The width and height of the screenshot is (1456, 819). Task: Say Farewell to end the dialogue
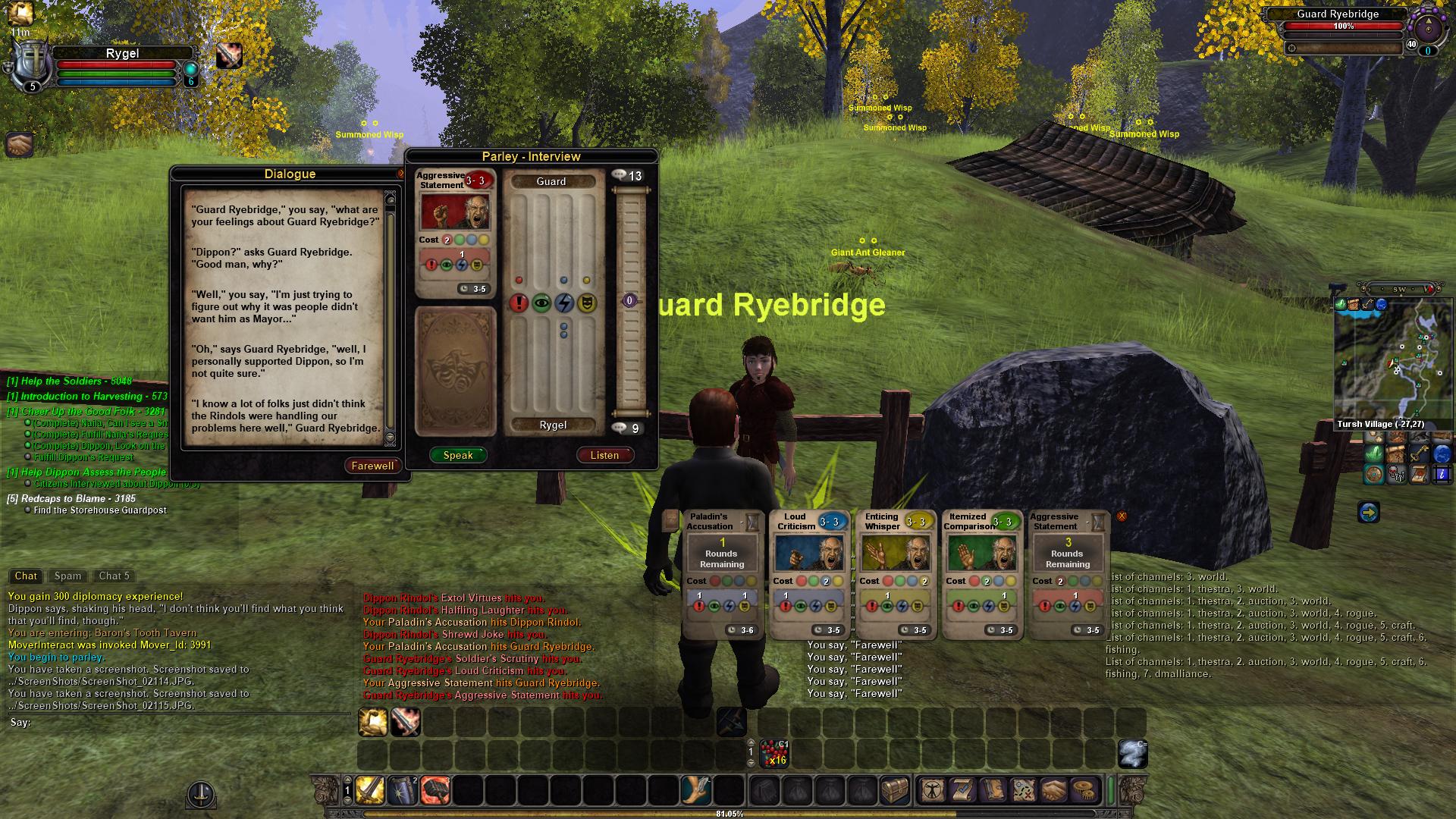pos(372,466)
